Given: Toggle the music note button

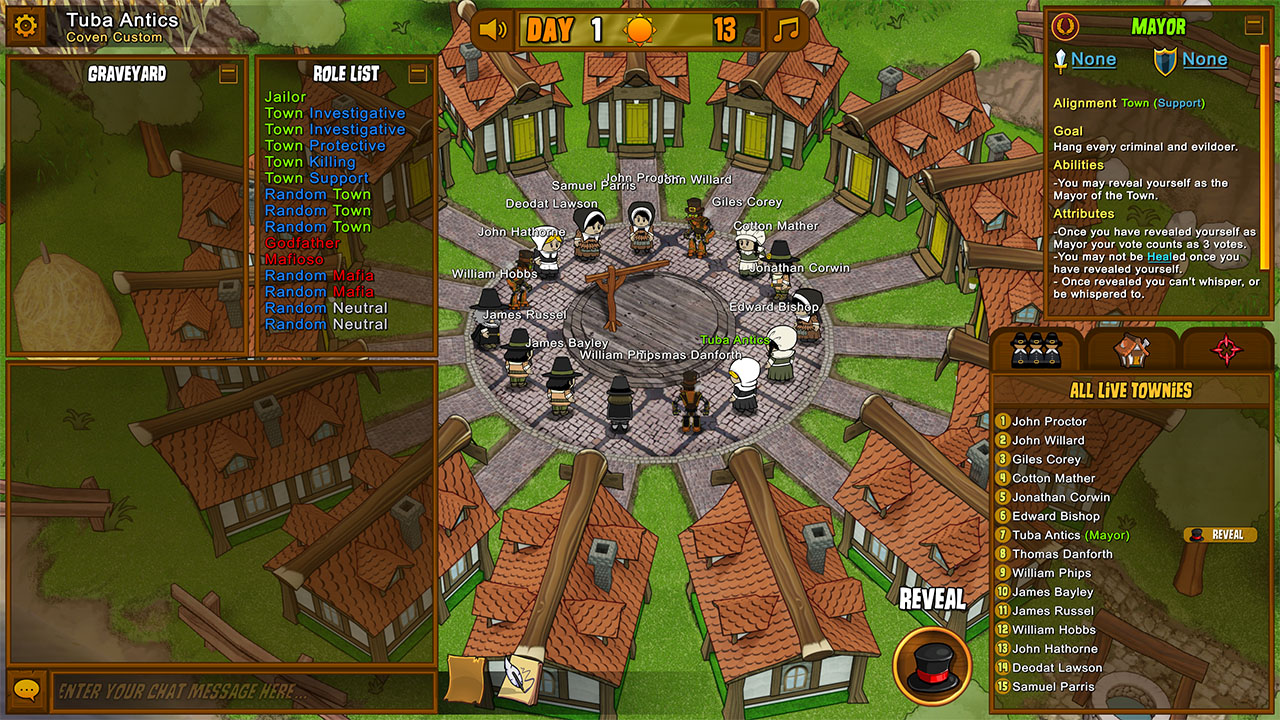Looking at the screenshot, I should point(788,30).
